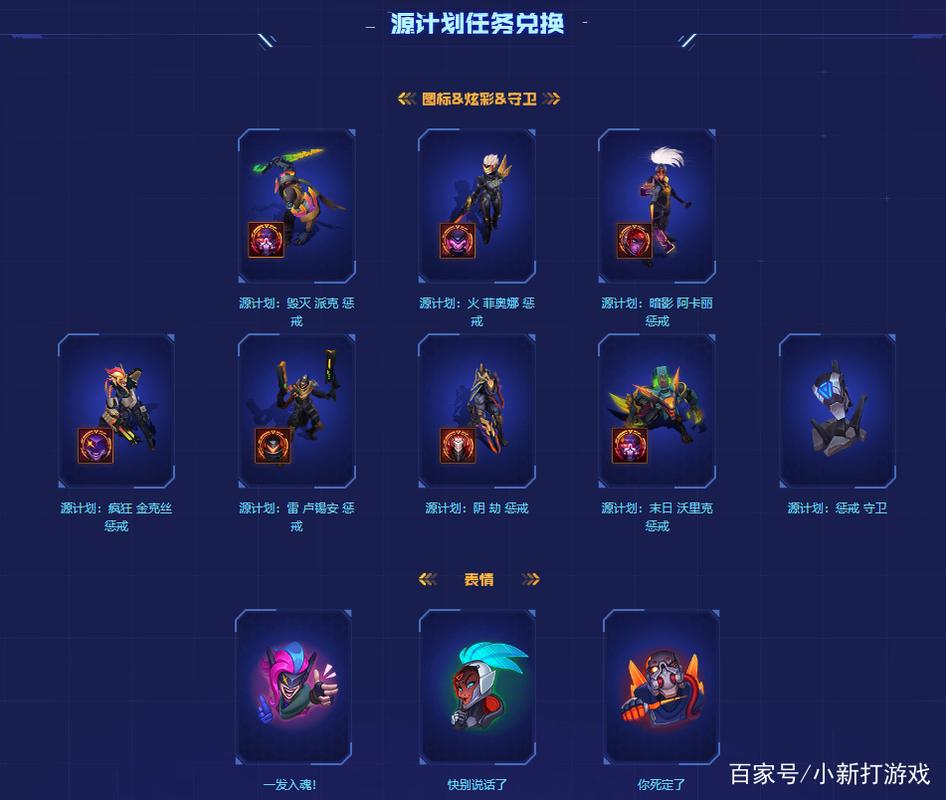Choose the 火 菲奥娜 惩戒 reward card

tap(476, 206)
